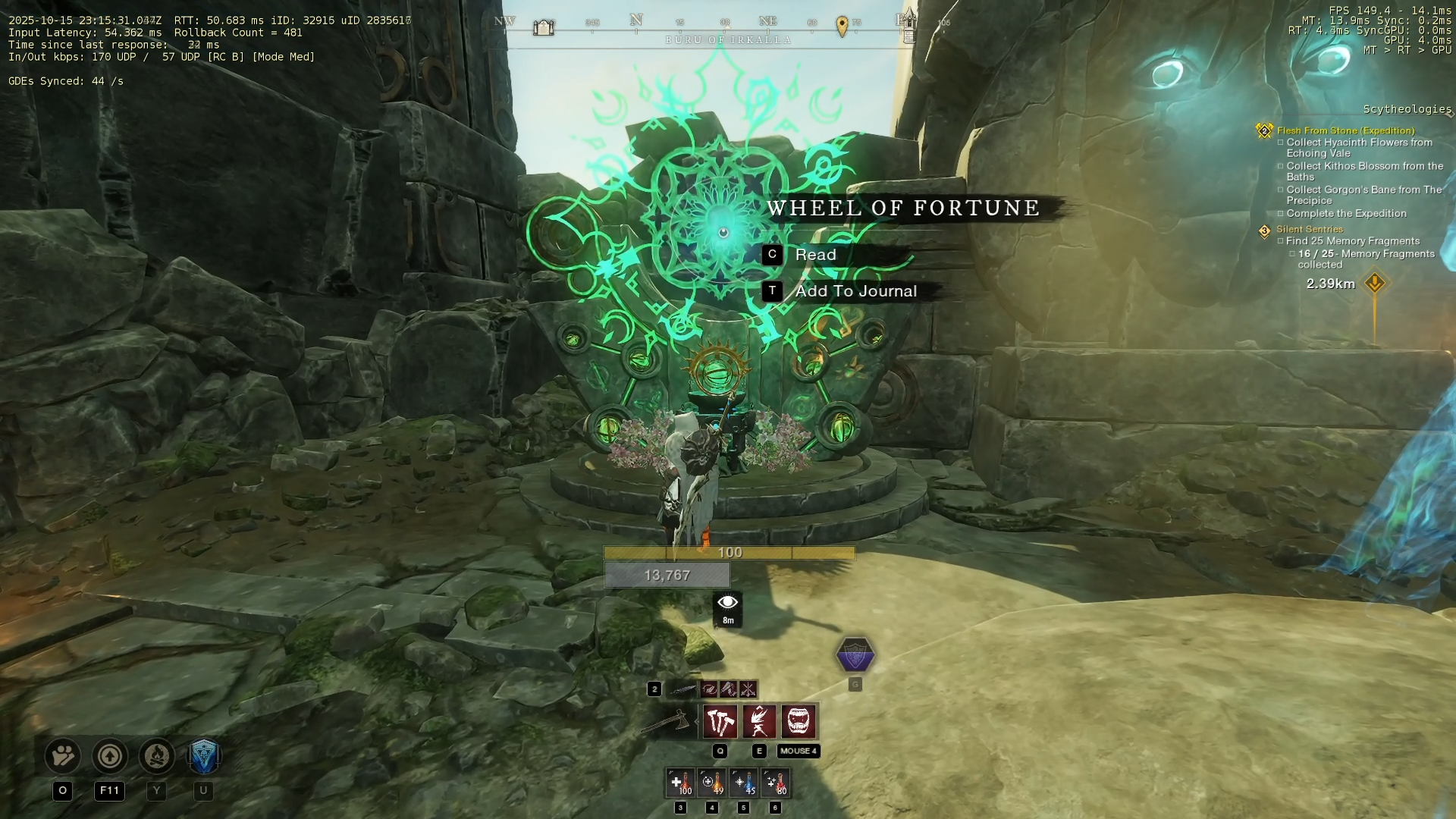The height and width of the screenshot is (819, 1456).
Task: Open the social group icon
Action: pos(63,756)
